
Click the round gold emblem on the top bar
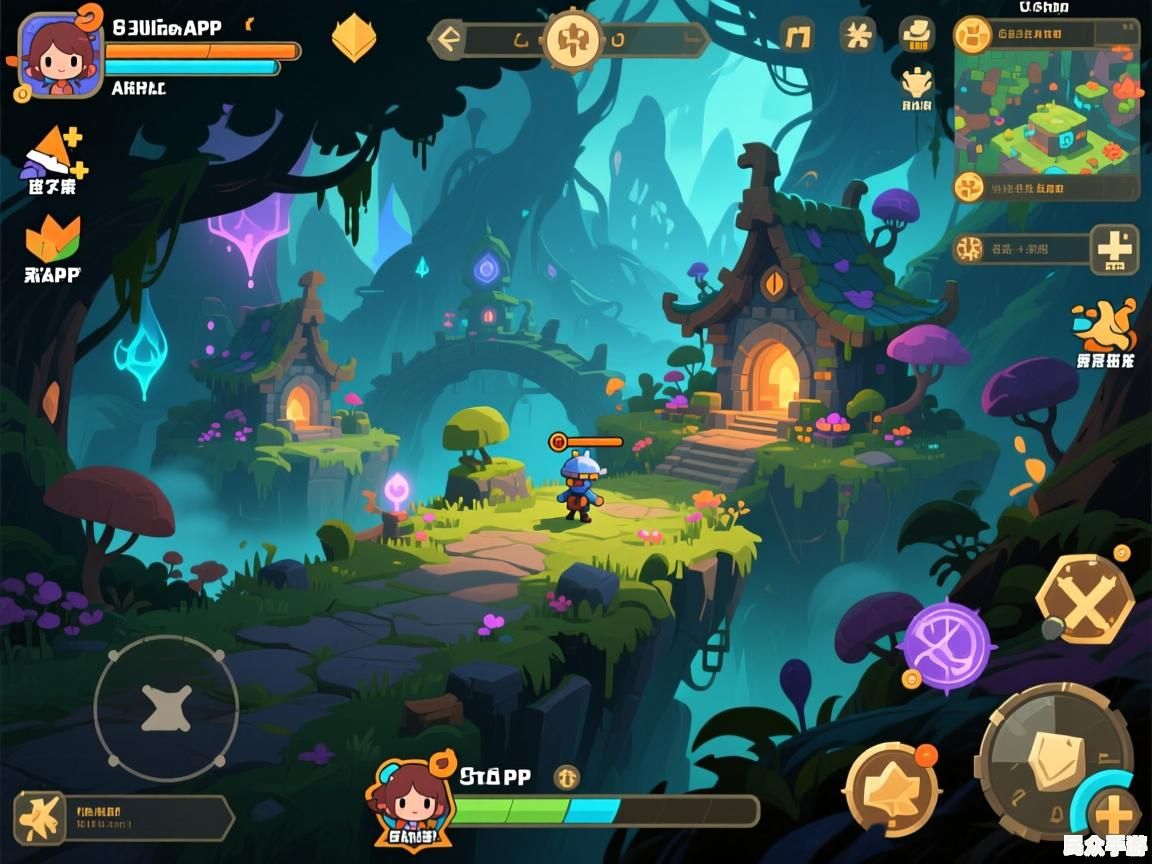[573, 40]
